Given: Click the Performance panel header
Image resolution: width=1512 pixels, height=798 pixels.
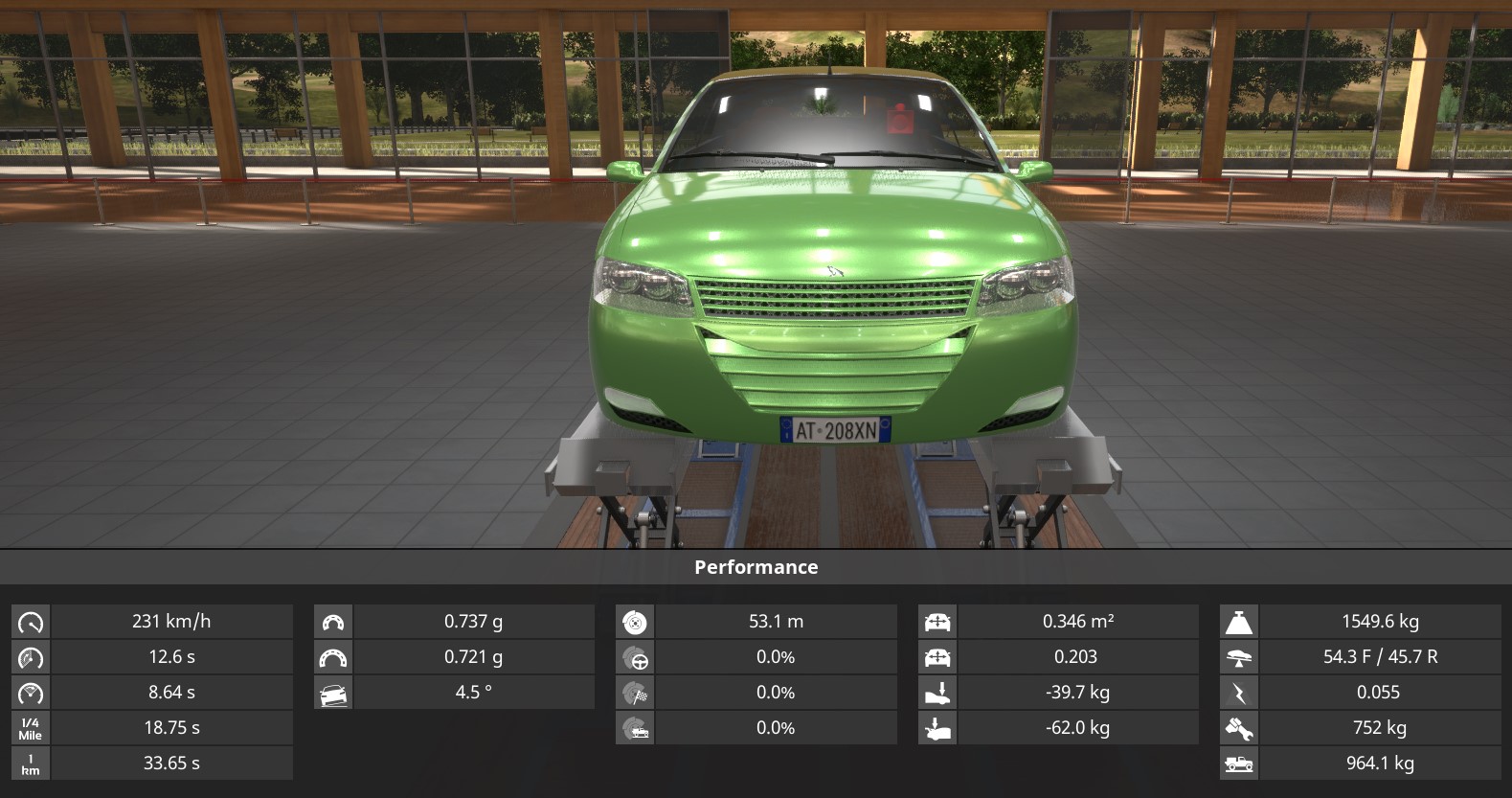Looking at the screenshot, I should [756, 567].
